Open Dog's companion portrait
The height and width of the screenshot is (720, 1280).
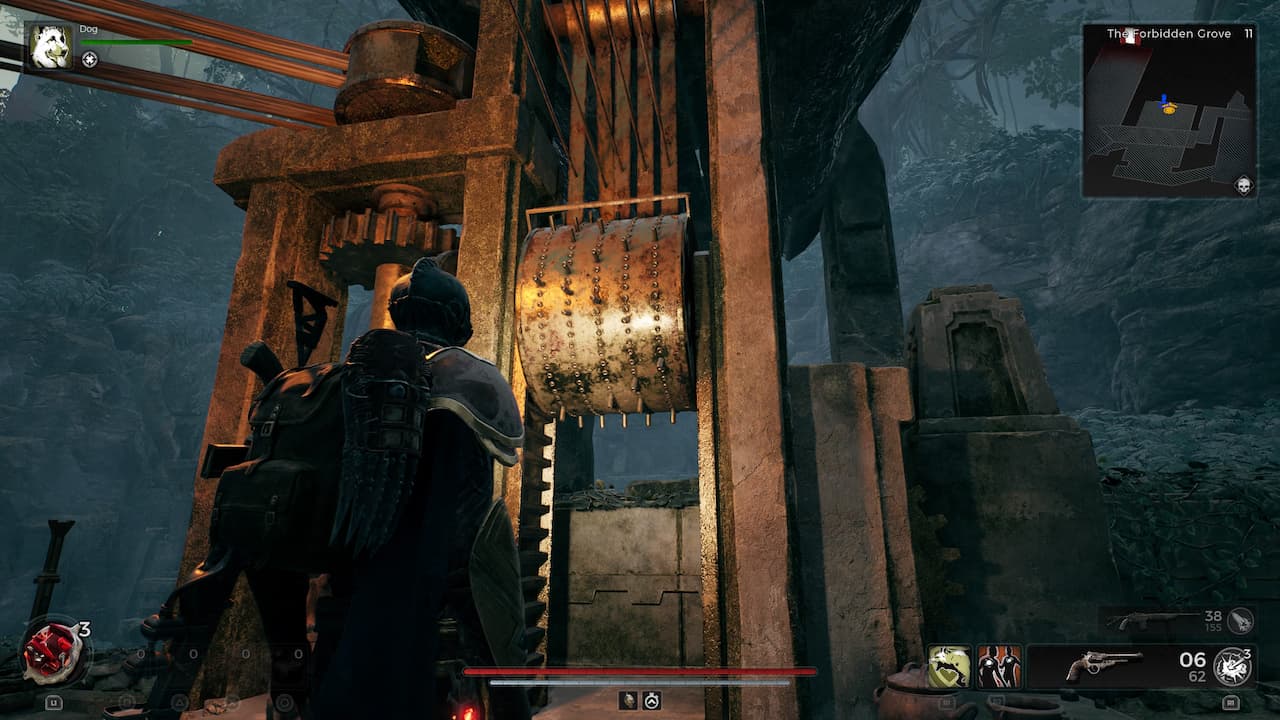click(x=52, y=45)
